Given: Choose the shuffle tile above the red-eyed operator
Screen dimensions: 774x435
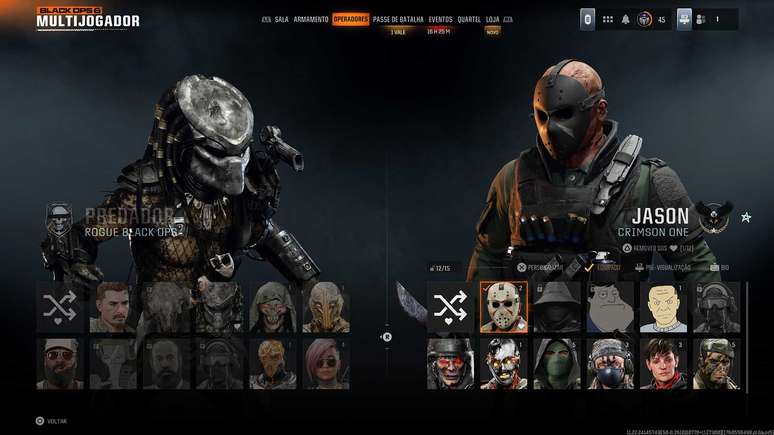Looking at the screenshot, I should click(450, 306).
